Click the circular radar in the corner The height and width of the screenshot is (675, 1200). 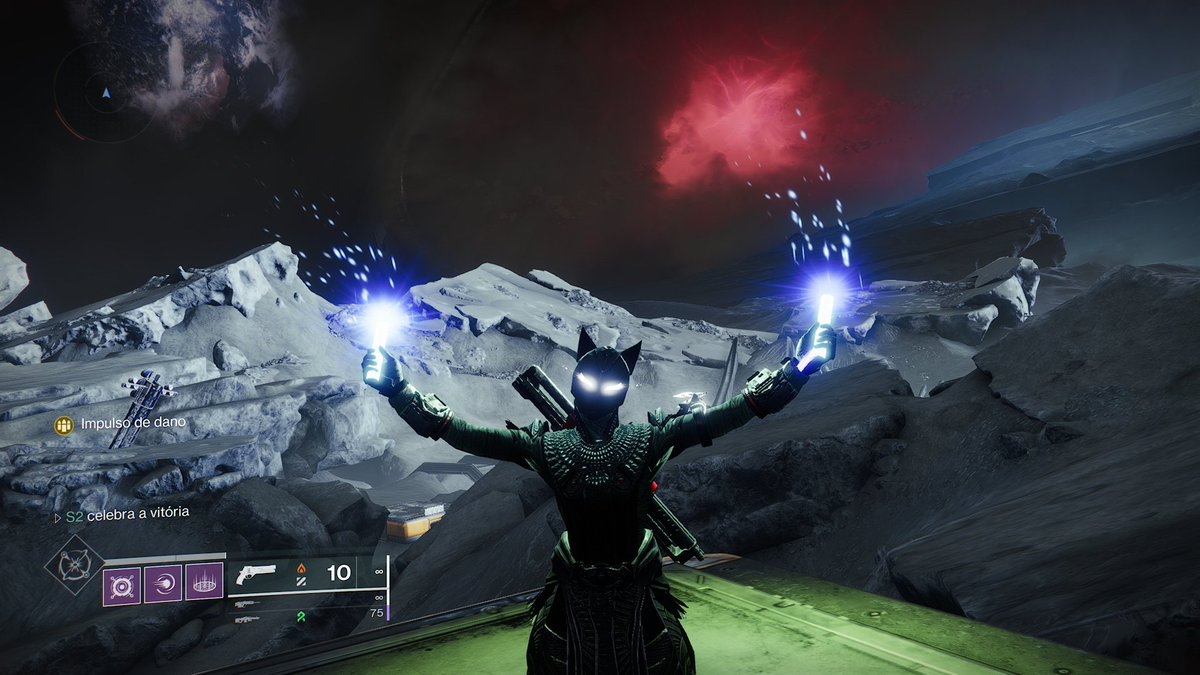pos(104,92)
